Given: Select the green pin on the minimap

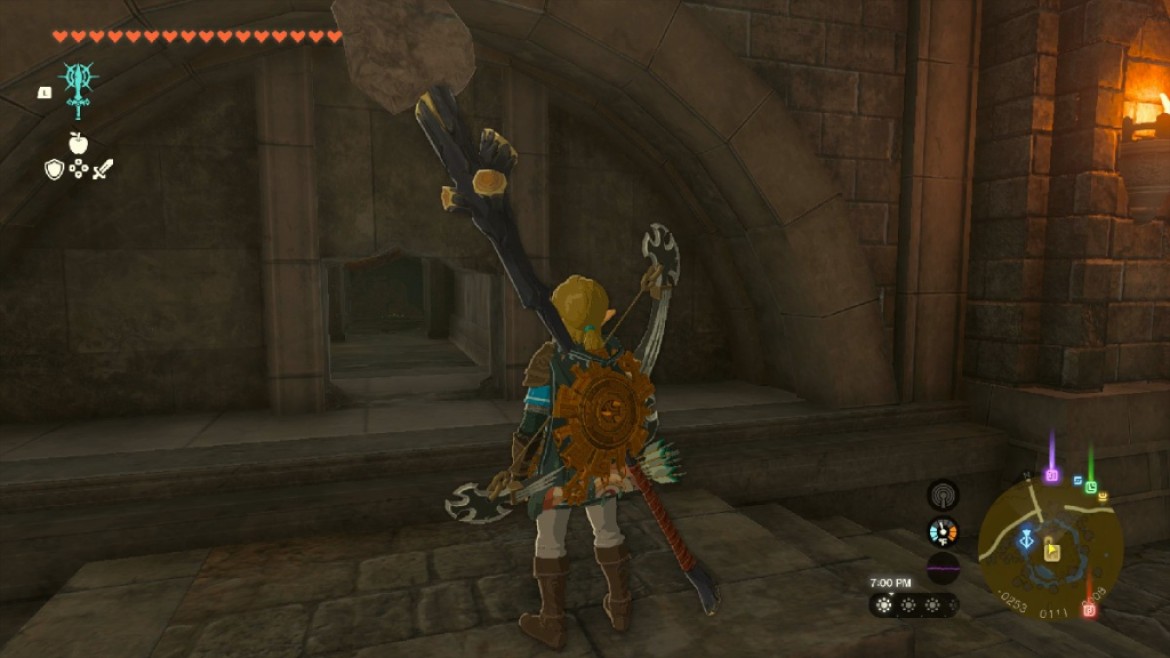Looking at the screenshot, I should click(x=1091, y=486).
